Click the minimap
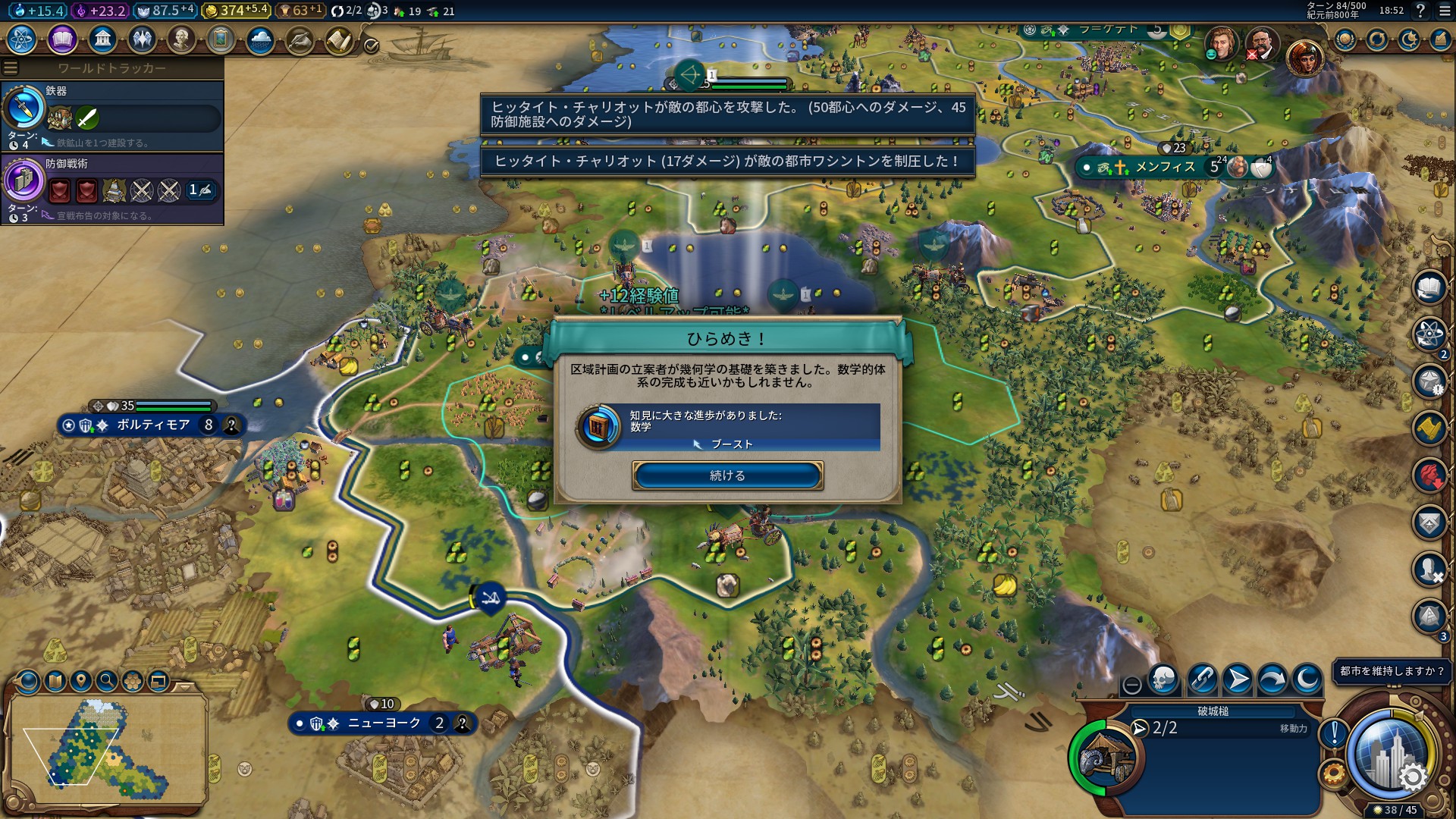This screenshot has width=1456, height=819. pyautogui.click(x=106, y=747)
